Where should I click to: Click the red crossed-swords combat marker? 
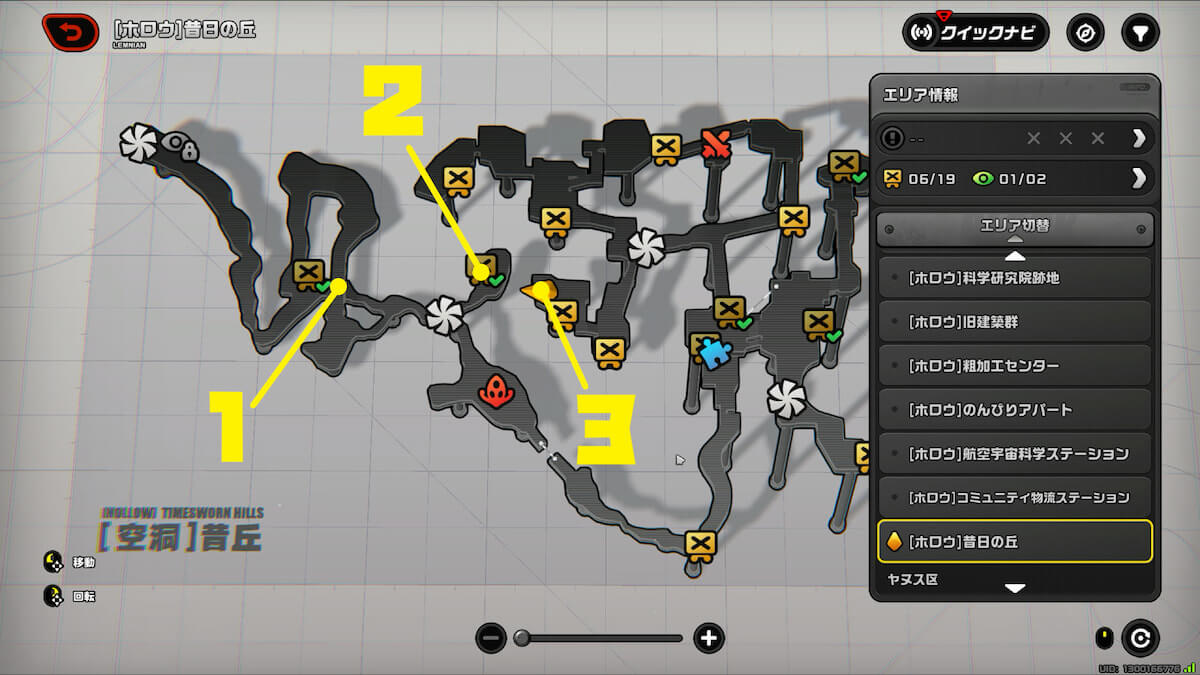pyautogui.click(x=716, y=145)
